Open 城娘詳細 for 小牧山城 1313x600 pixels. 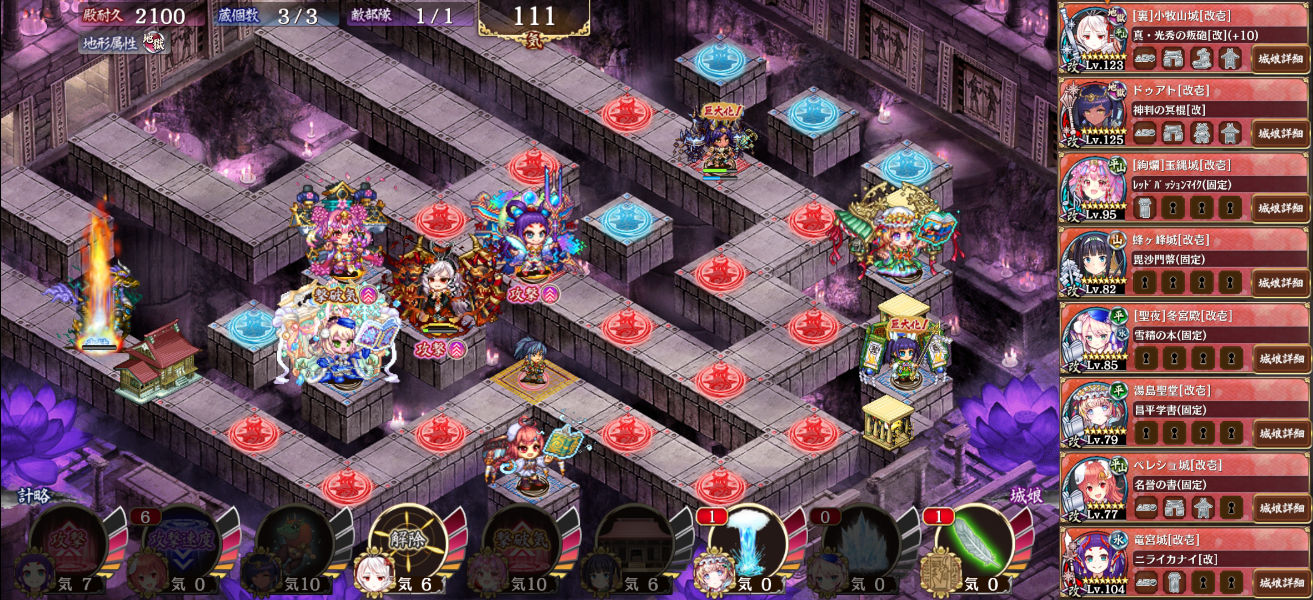(1280, 58)
